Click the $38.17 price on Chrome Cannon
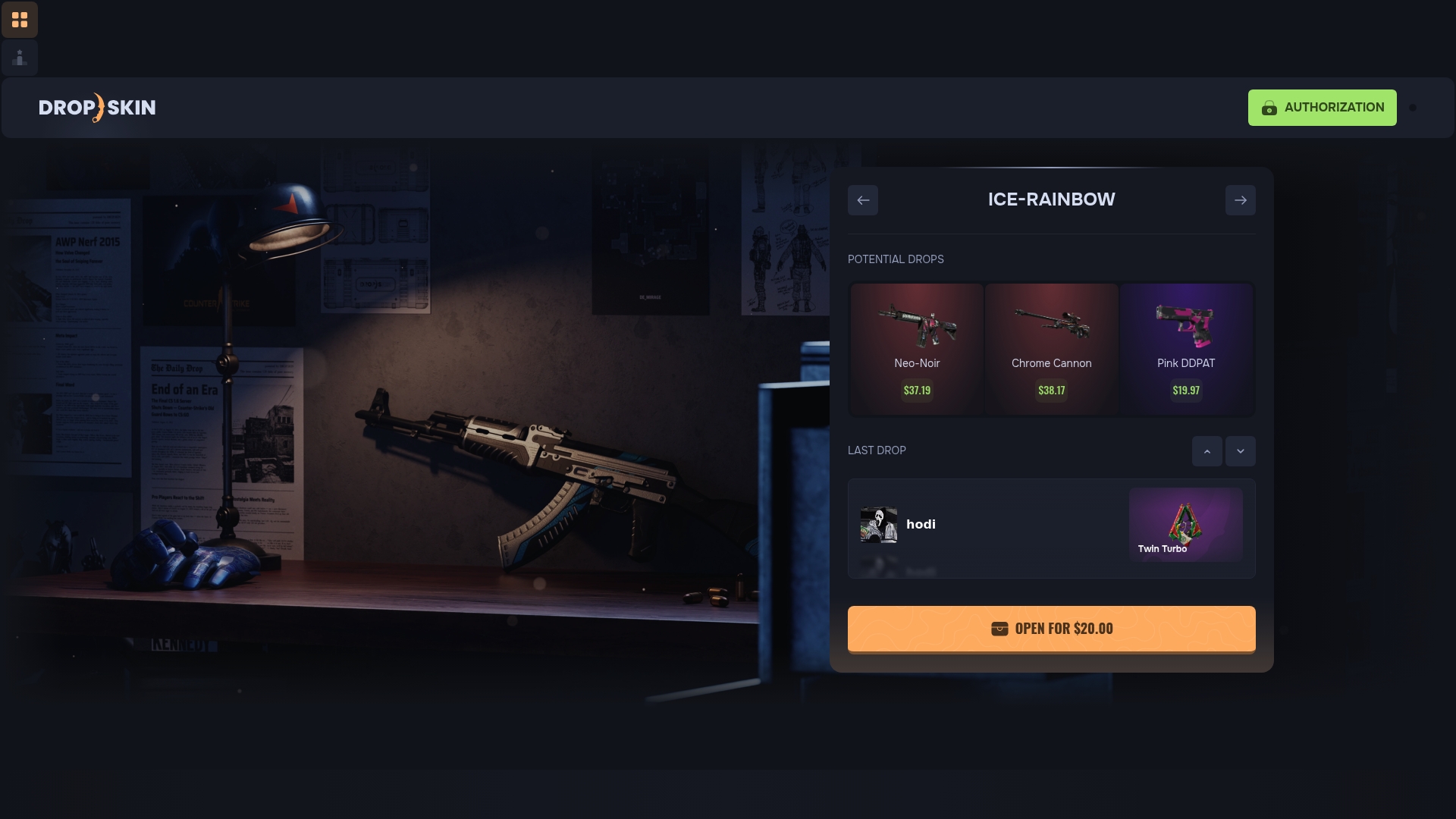Screen dimensions: 1456x819 pyautogui.click(x=1052, y=390)
